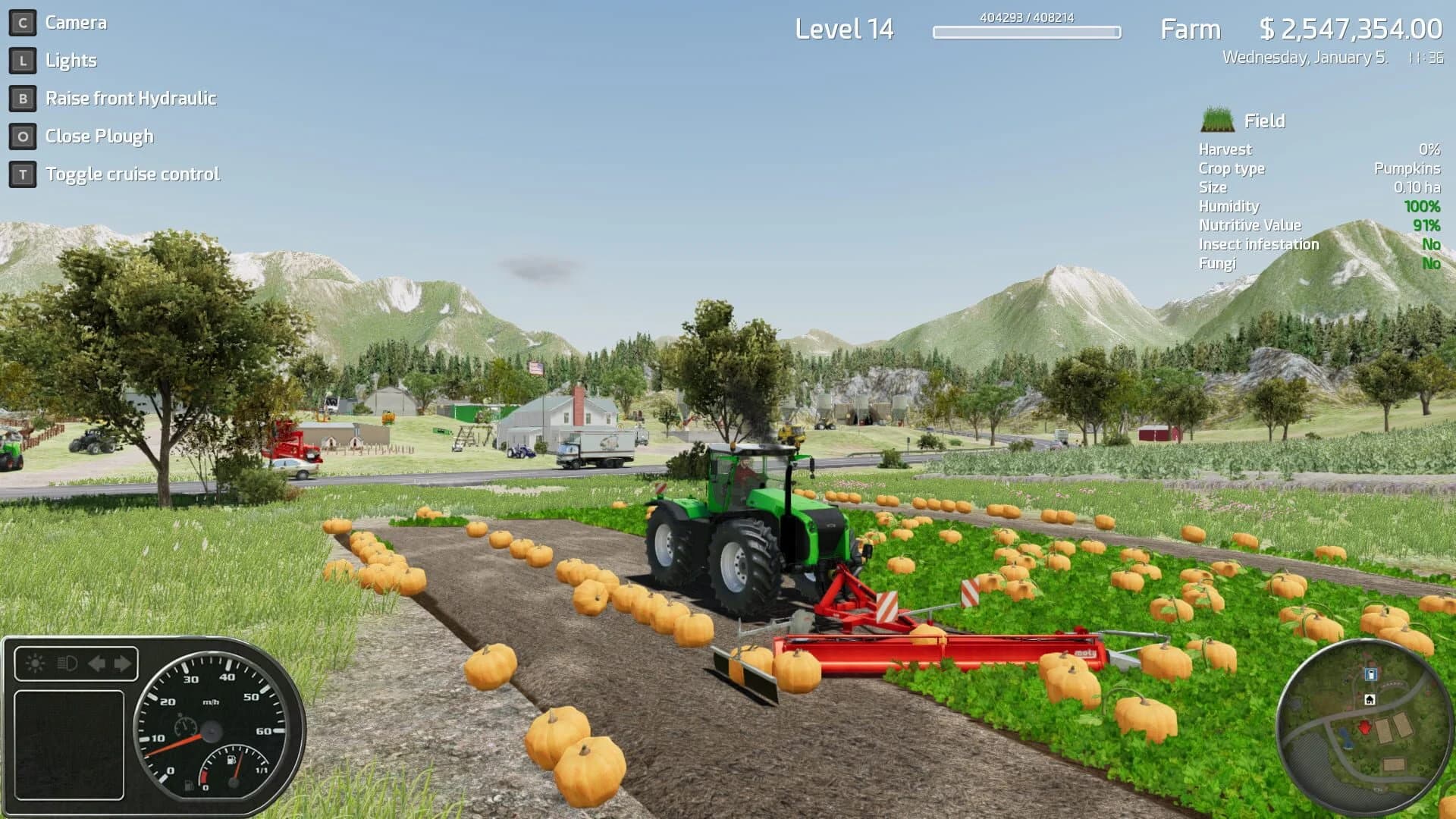Click the blue shop marker on the minimap
Viewport: 1456px width, 819px height.
pos(1371,674)
